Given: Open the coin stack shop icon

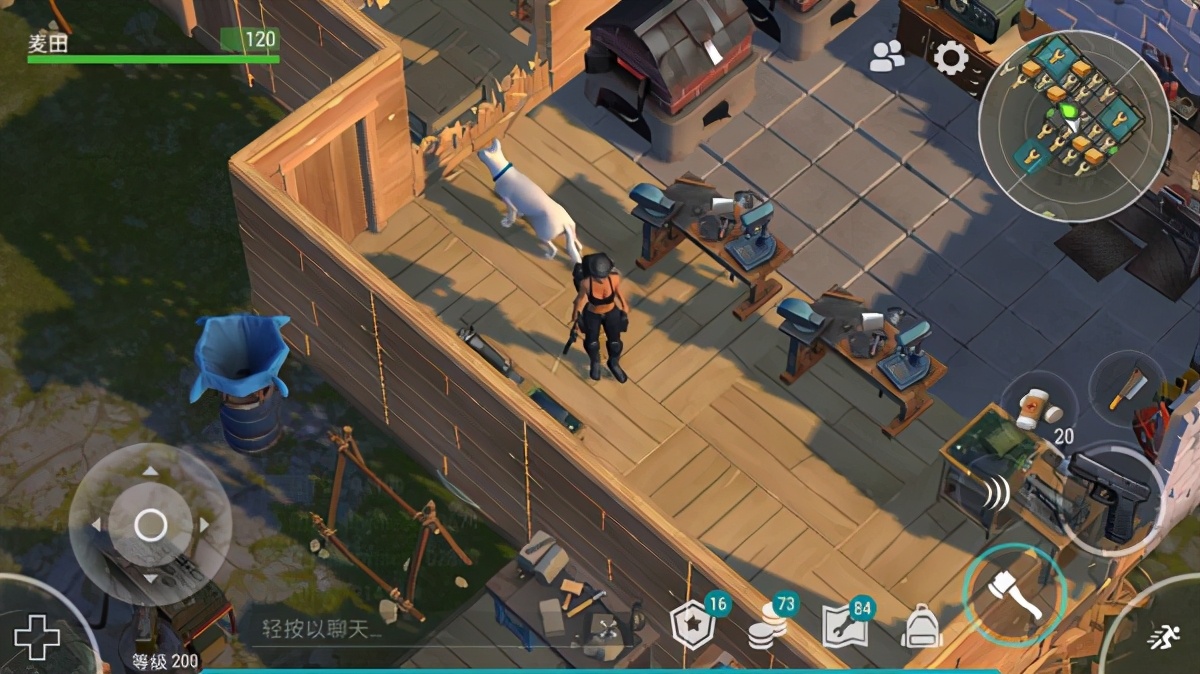Looking at the screenshot, I should pos(767,625).
